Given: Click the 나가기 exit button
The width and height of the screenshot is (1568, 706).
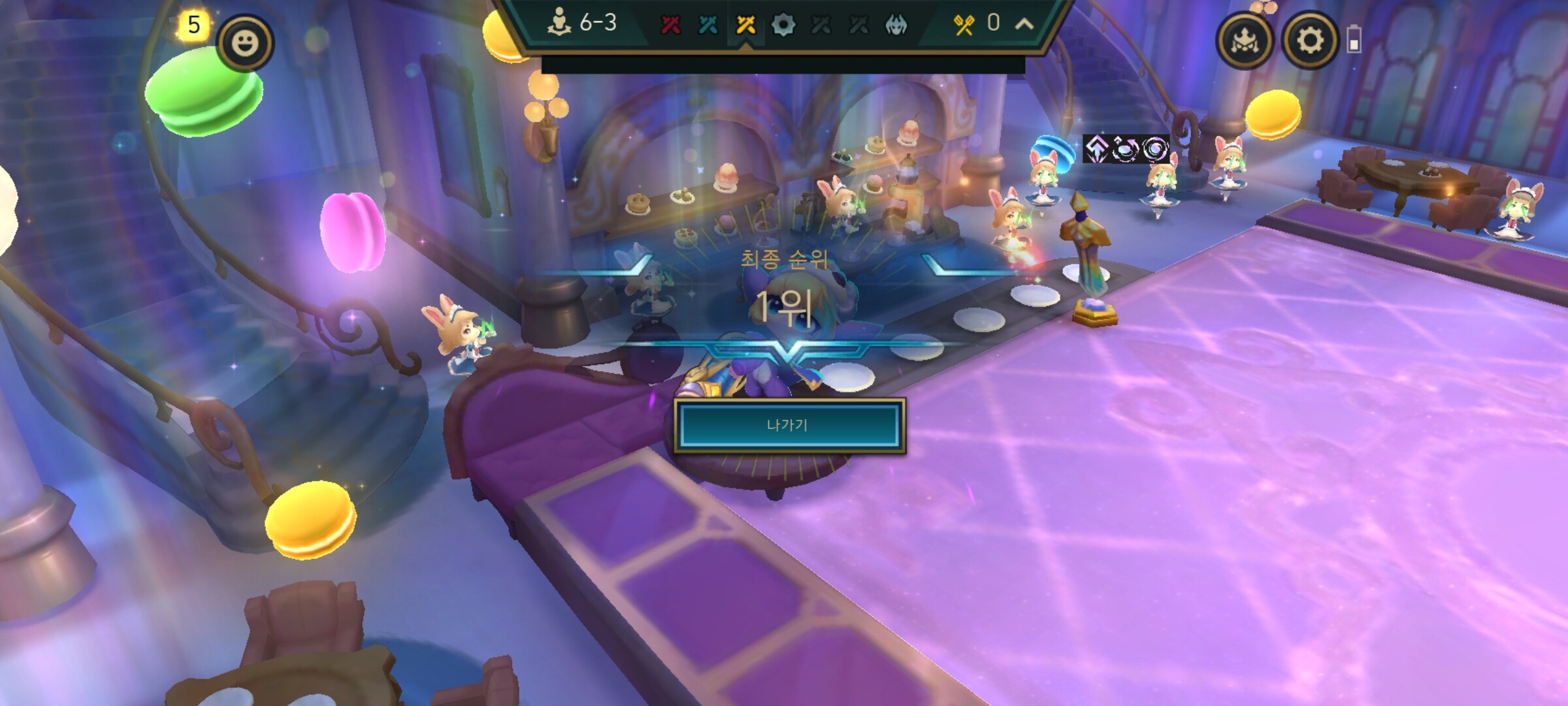Looking at the screenshot, I should click(x=789, y=426).
